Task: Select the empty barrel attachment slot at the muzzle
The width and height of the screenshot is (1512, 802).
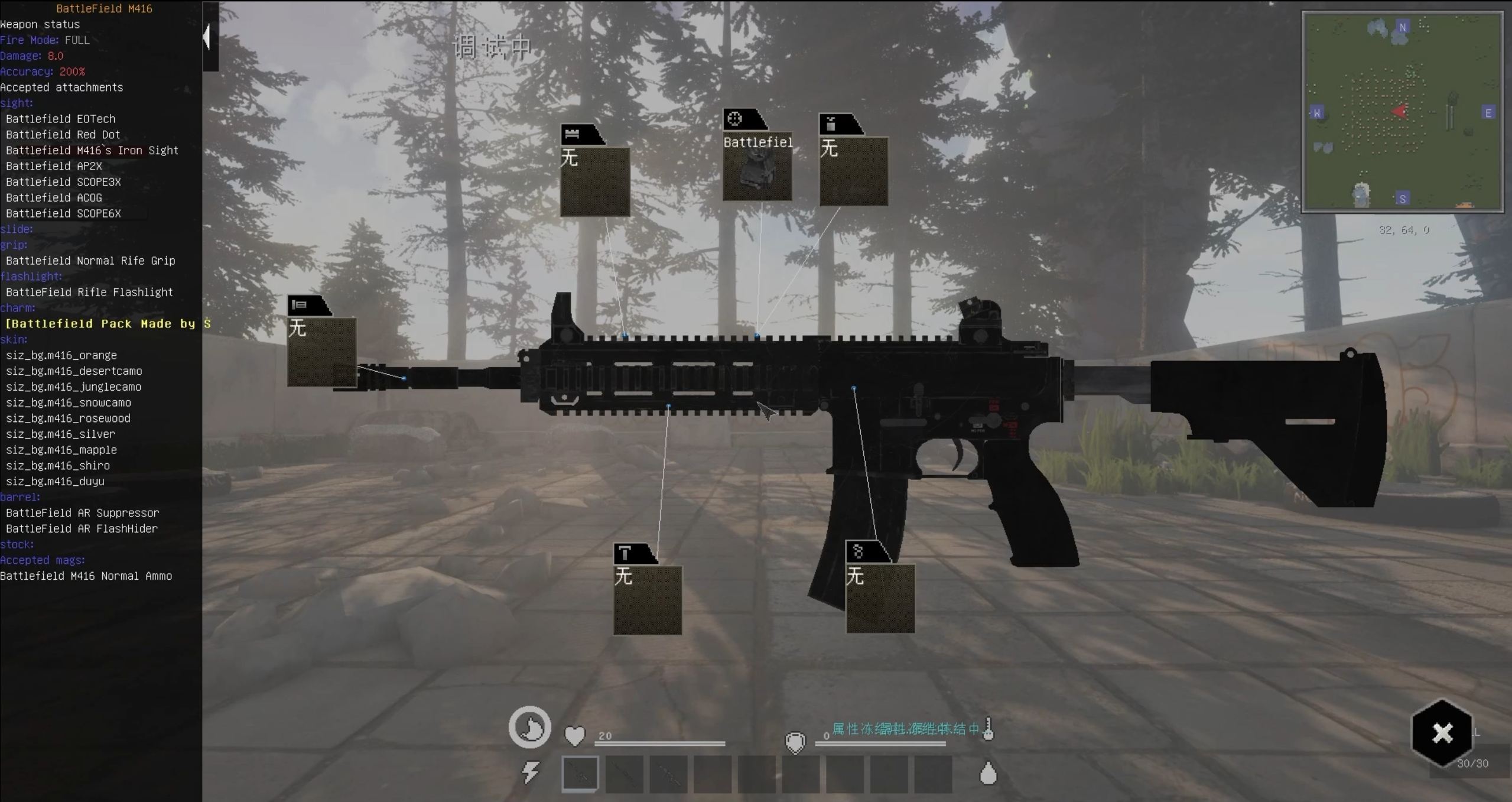Action: (321, 352)
